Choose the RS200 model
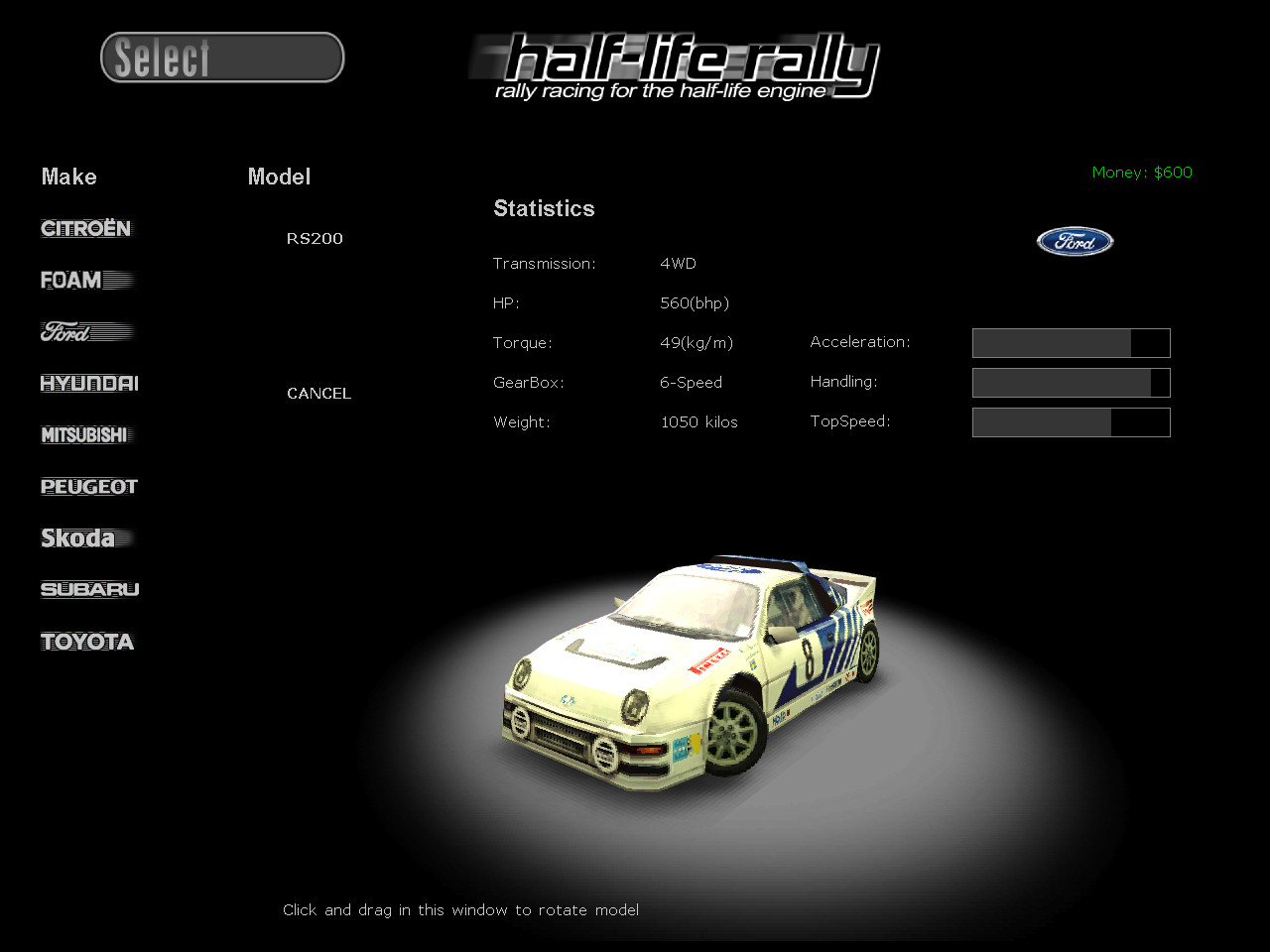Viewport: 1270px width, 952px height. pyautogui.click(x=314, y=238)
